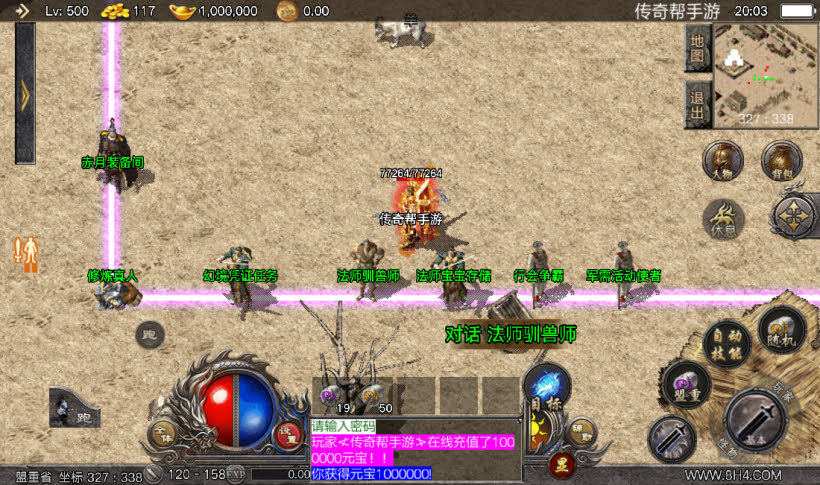Open the 设置 settings red button

click(x=288, y=434)
